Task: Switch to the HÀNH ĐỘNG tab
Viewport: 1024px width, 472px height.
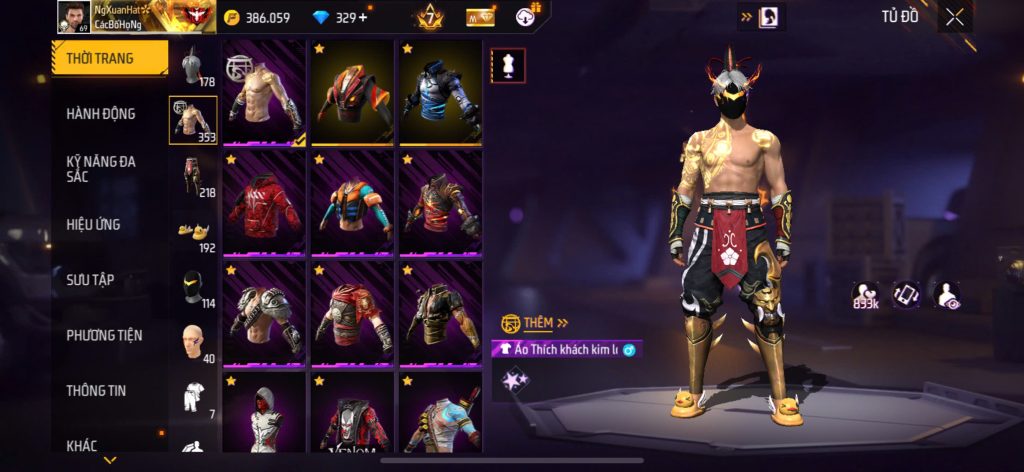Action: [x=101, y=114]
